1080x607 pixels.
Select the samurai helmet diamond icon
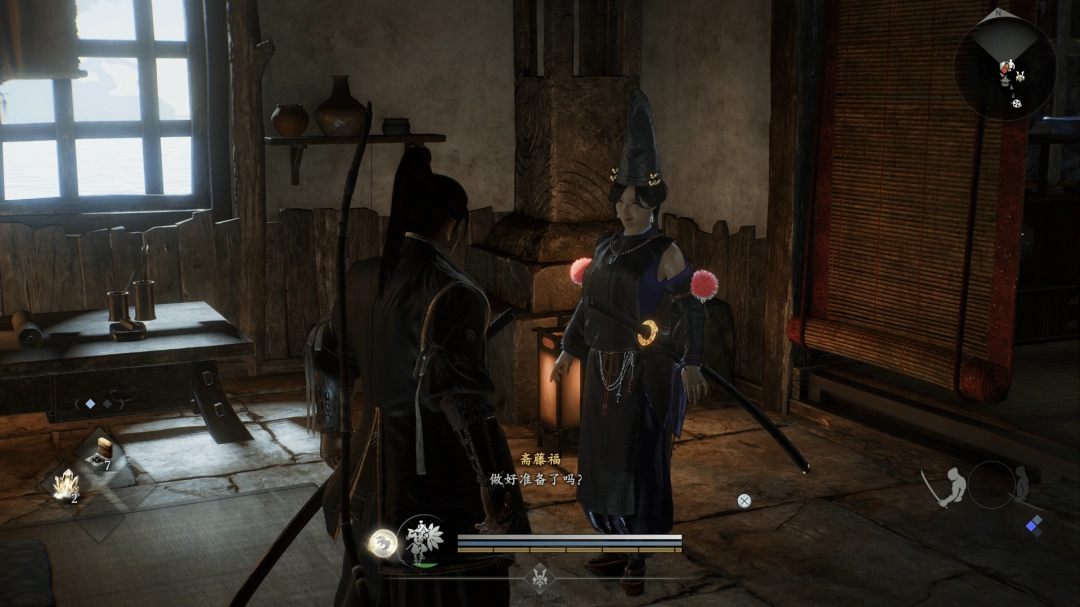539,579
